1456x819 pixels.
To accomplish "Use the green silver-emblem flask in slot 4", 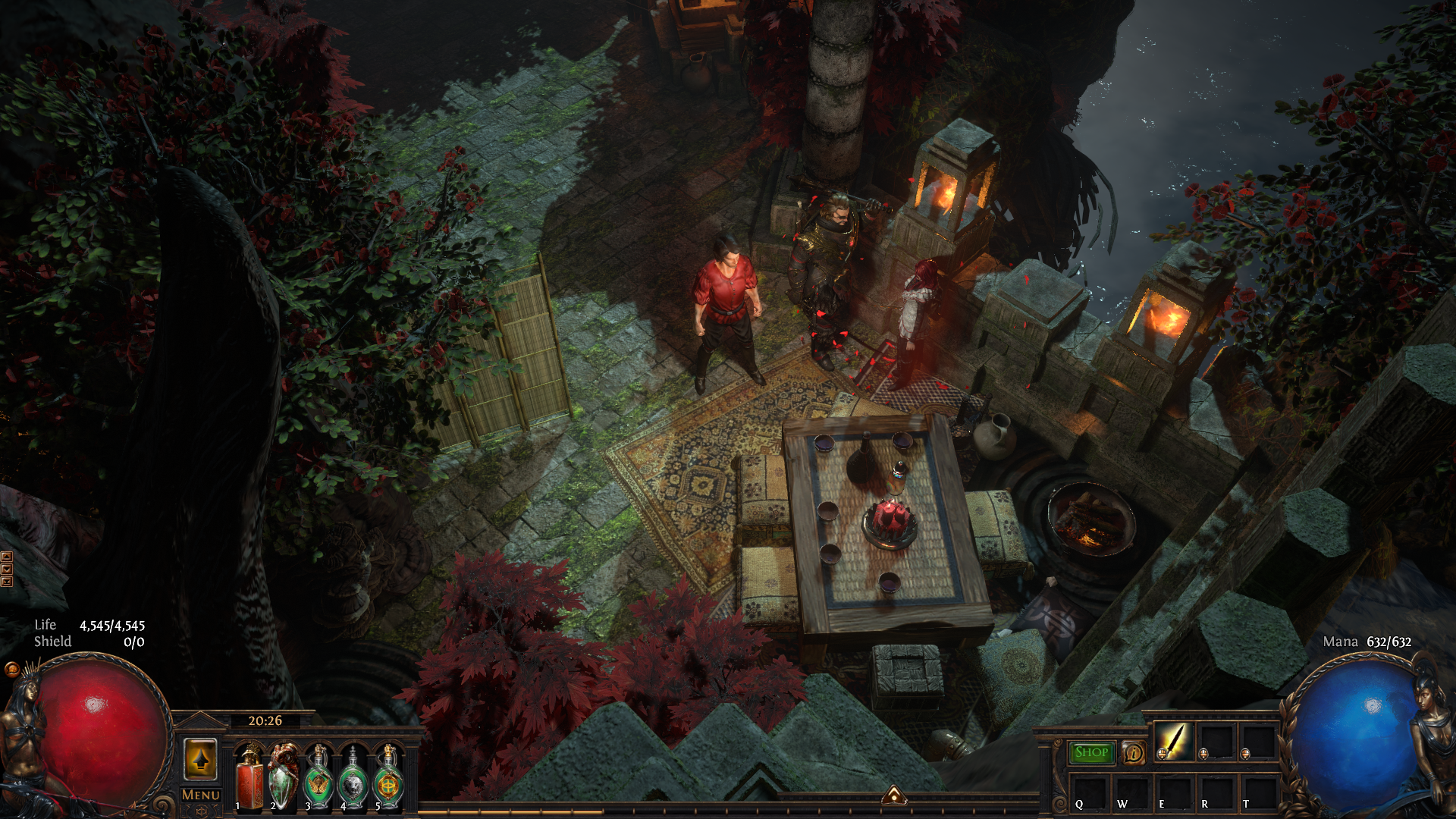I will point(353,779).
